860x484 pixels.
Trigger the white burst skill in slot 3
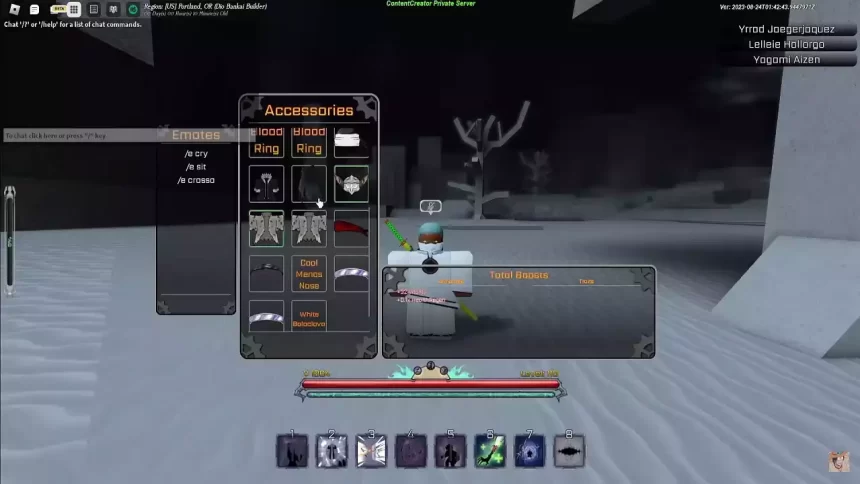pyautogui.click(x=371, y=451)
